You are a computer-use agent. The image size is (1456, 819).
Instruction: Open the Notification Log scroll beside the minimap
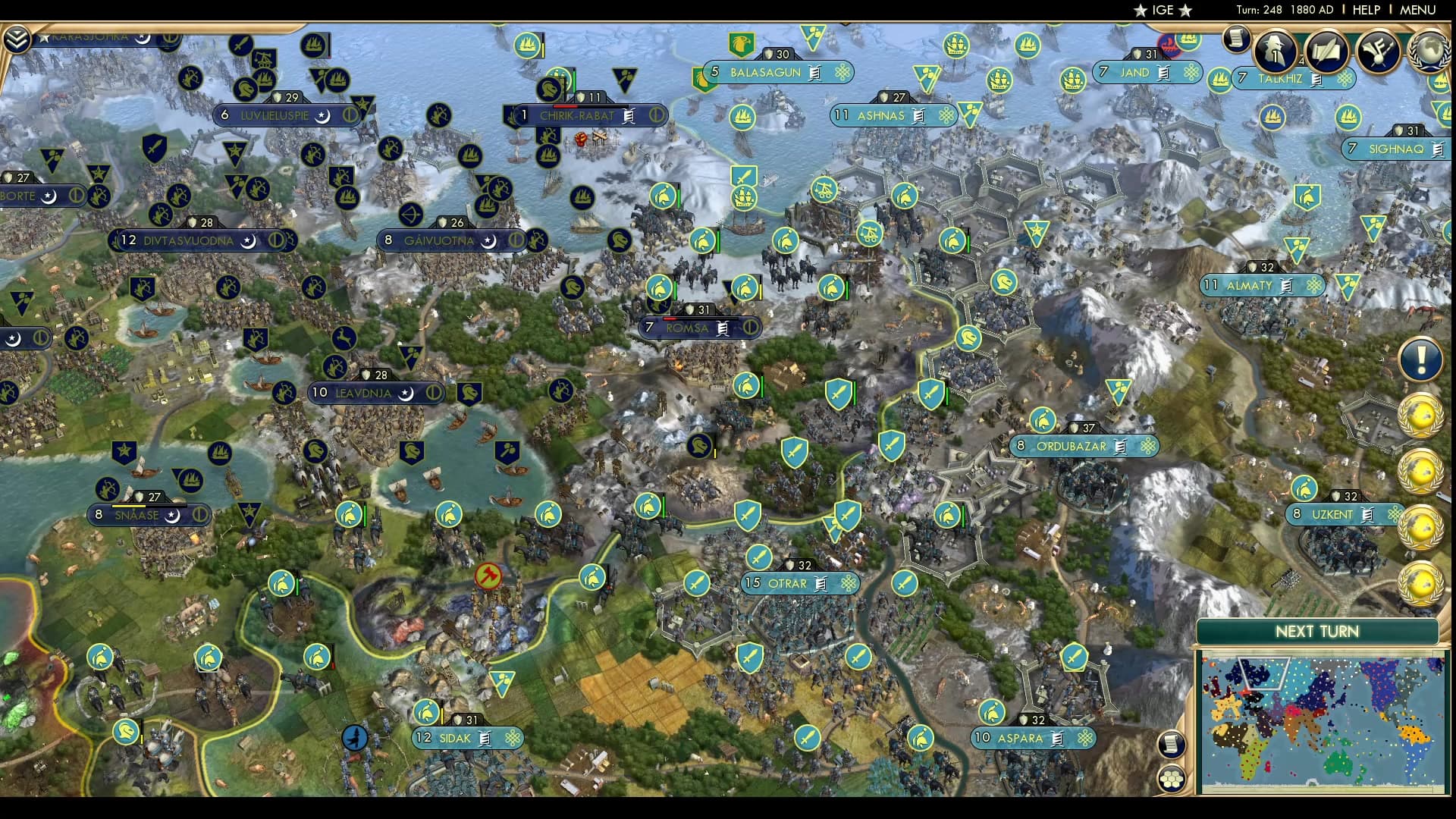click(x=1172, y=745)
